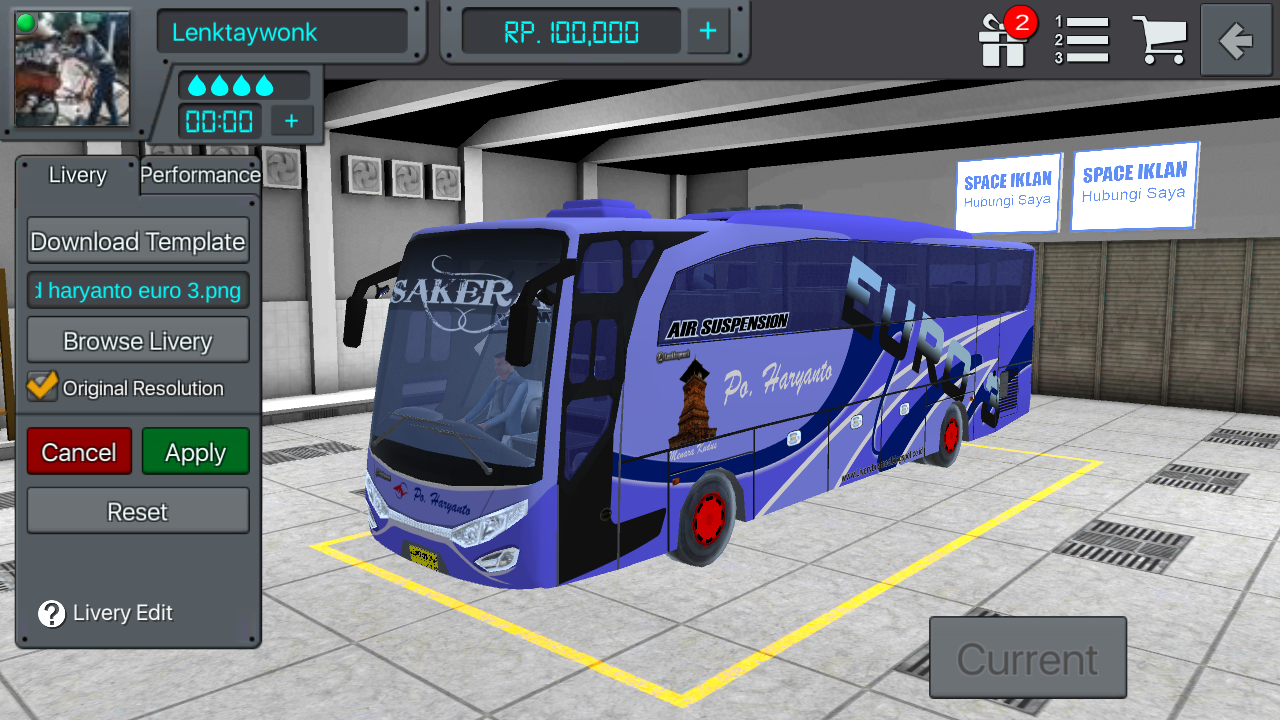
Task: Select the Livery tab
Action: click(77, 175)
